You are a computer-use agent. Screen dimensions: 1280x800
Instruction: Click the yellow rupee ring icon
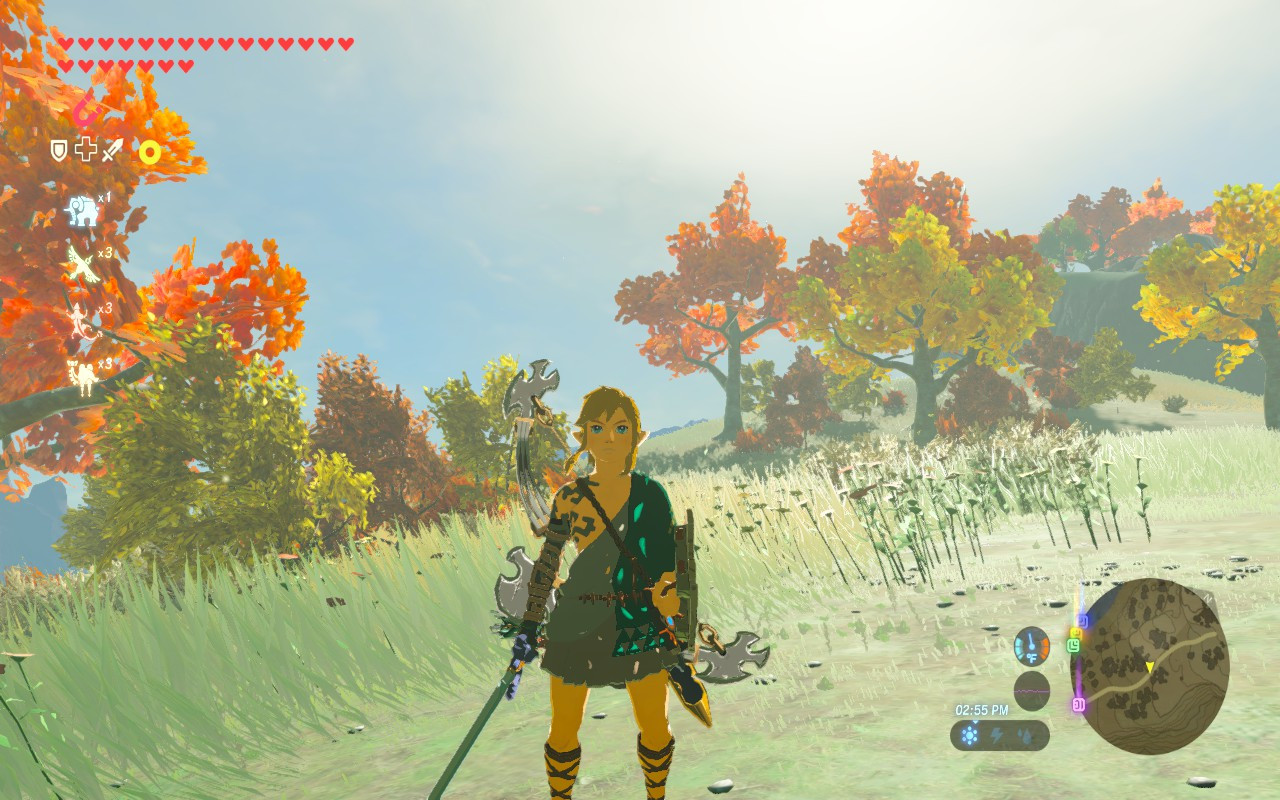(x=148, y=153)
